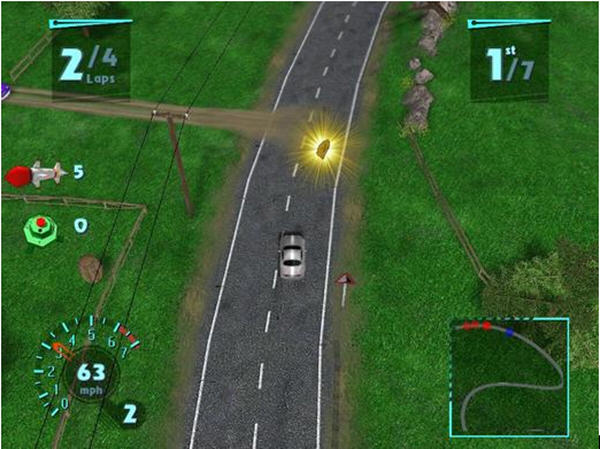Viewport: 600px width, 449px height.
Task: Select the green mine weapon icon
Action: 40,226
